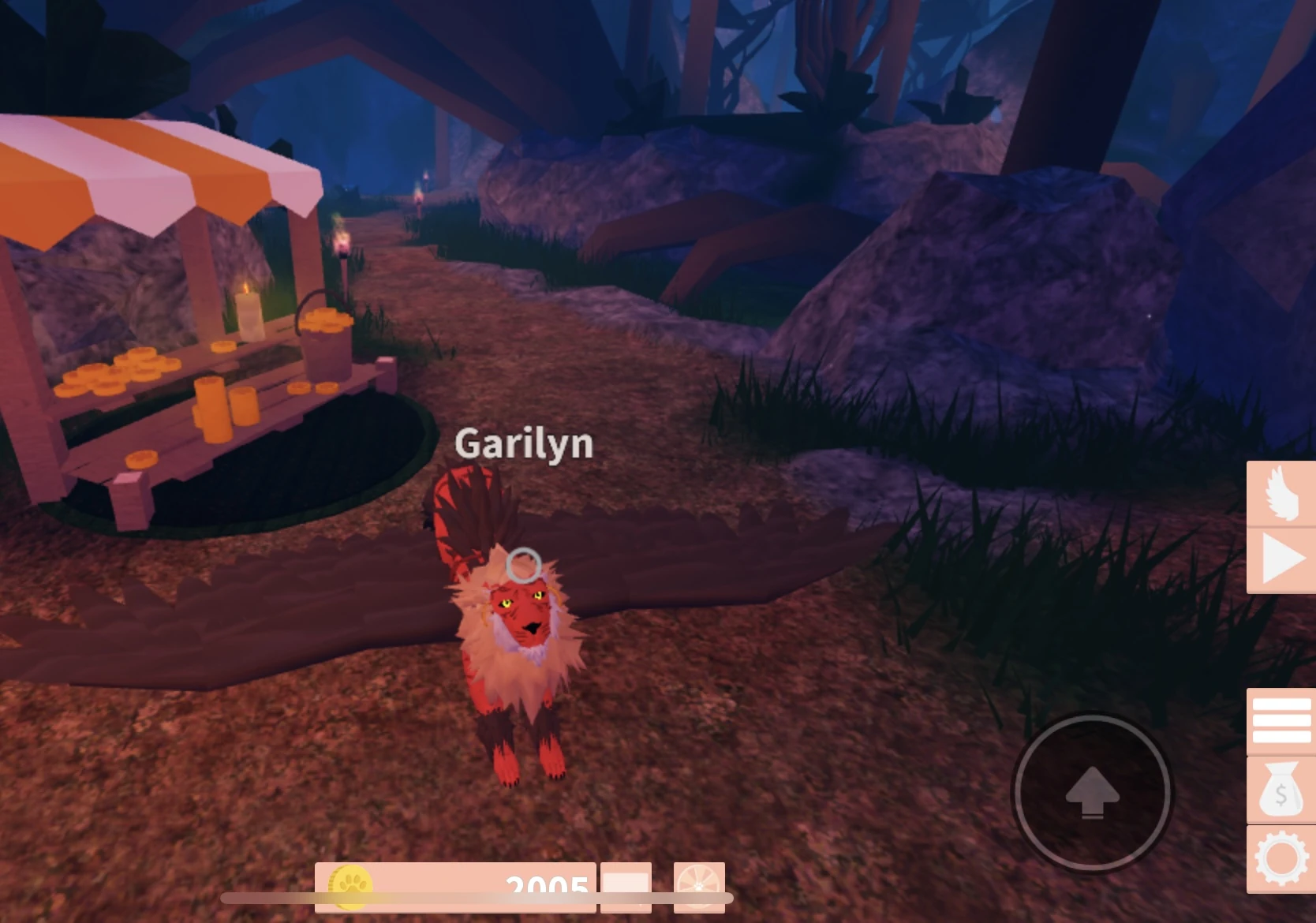The image size is (1316, 923).
Task: Click the Garilyn nametag
Action: pyautogui.click(x=523, y=444)
